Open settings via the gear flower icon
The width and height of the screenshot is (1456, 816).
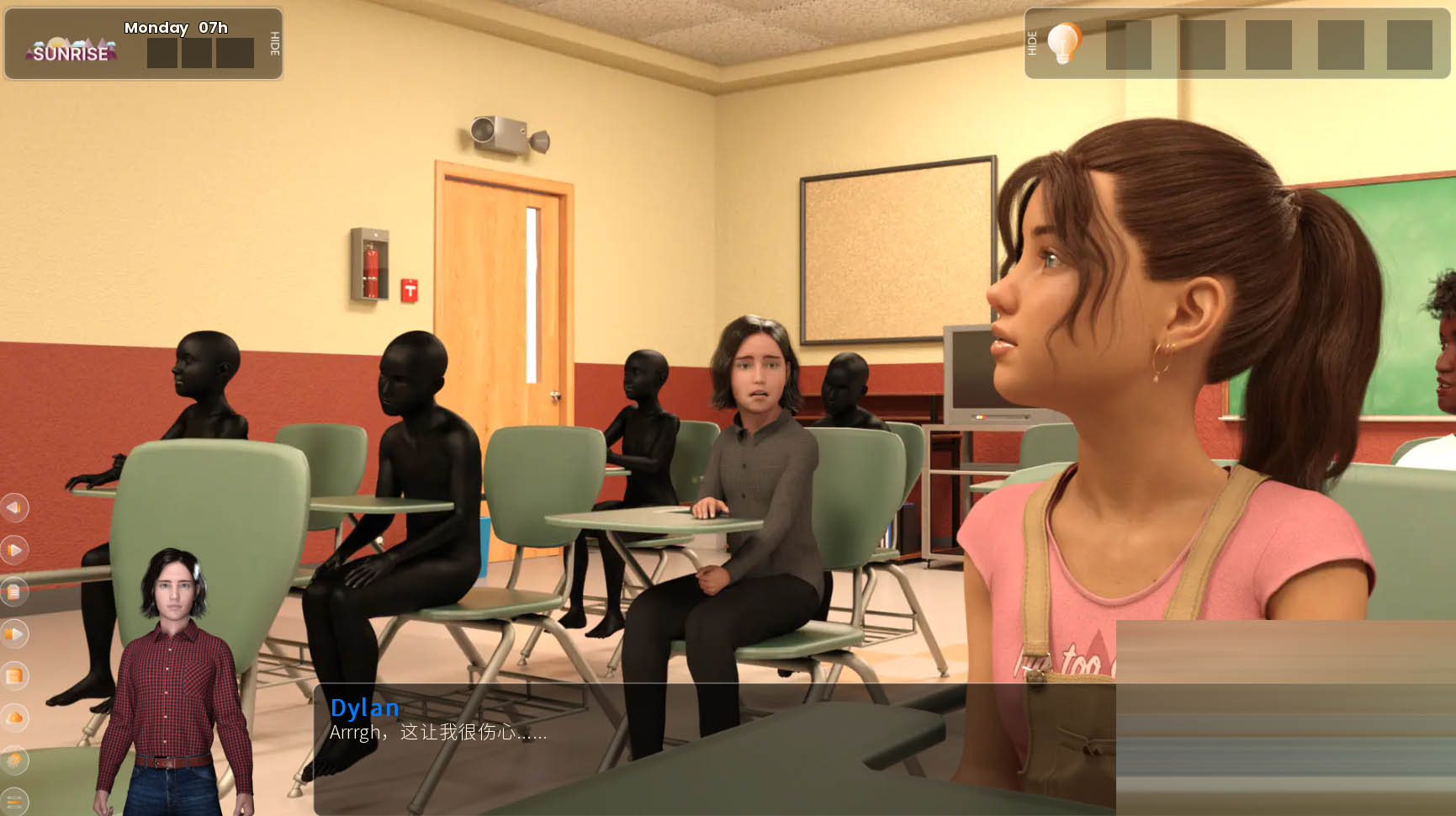(x=13, y=759)
